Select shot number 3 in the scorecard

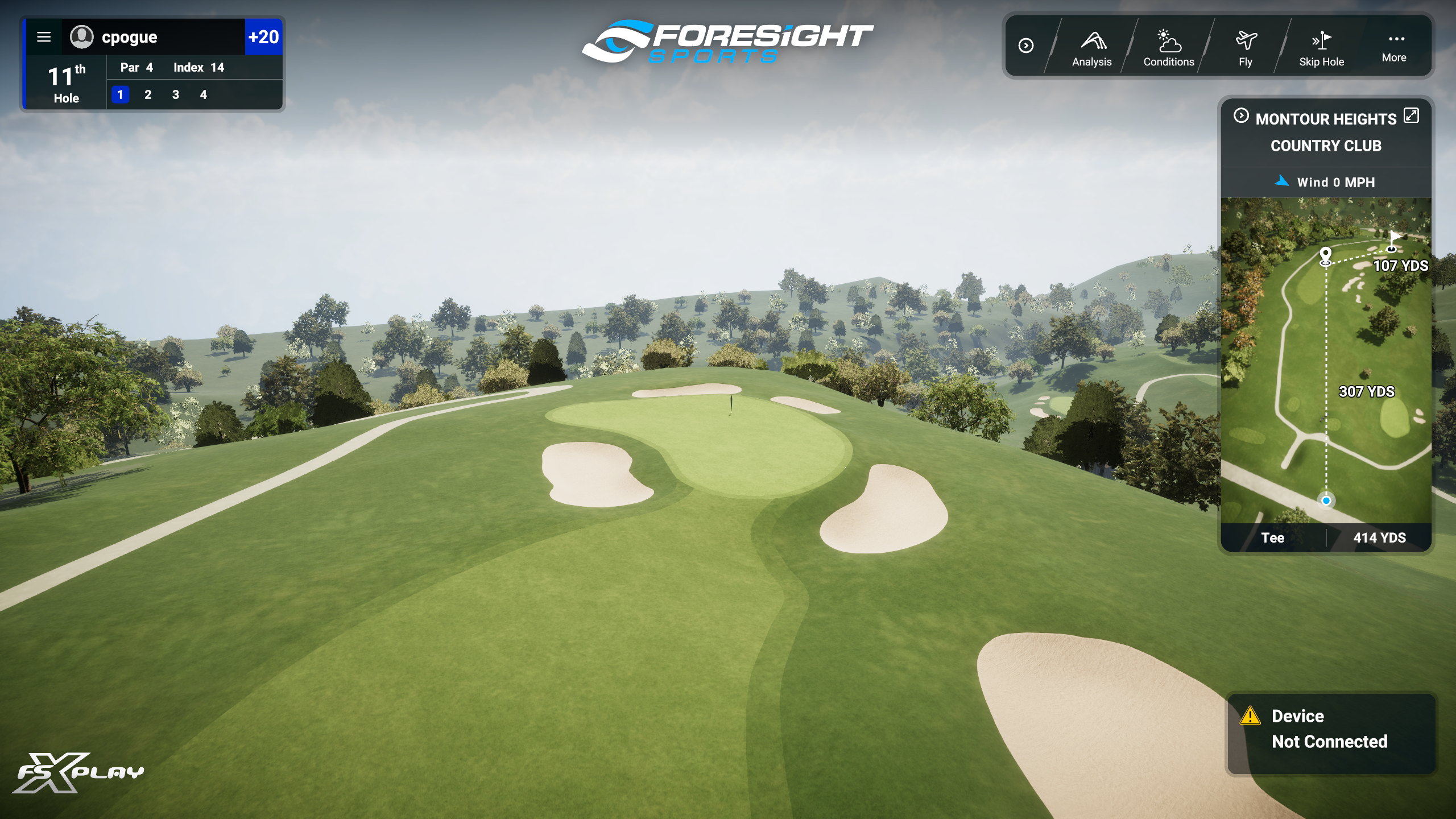[175, 95]
